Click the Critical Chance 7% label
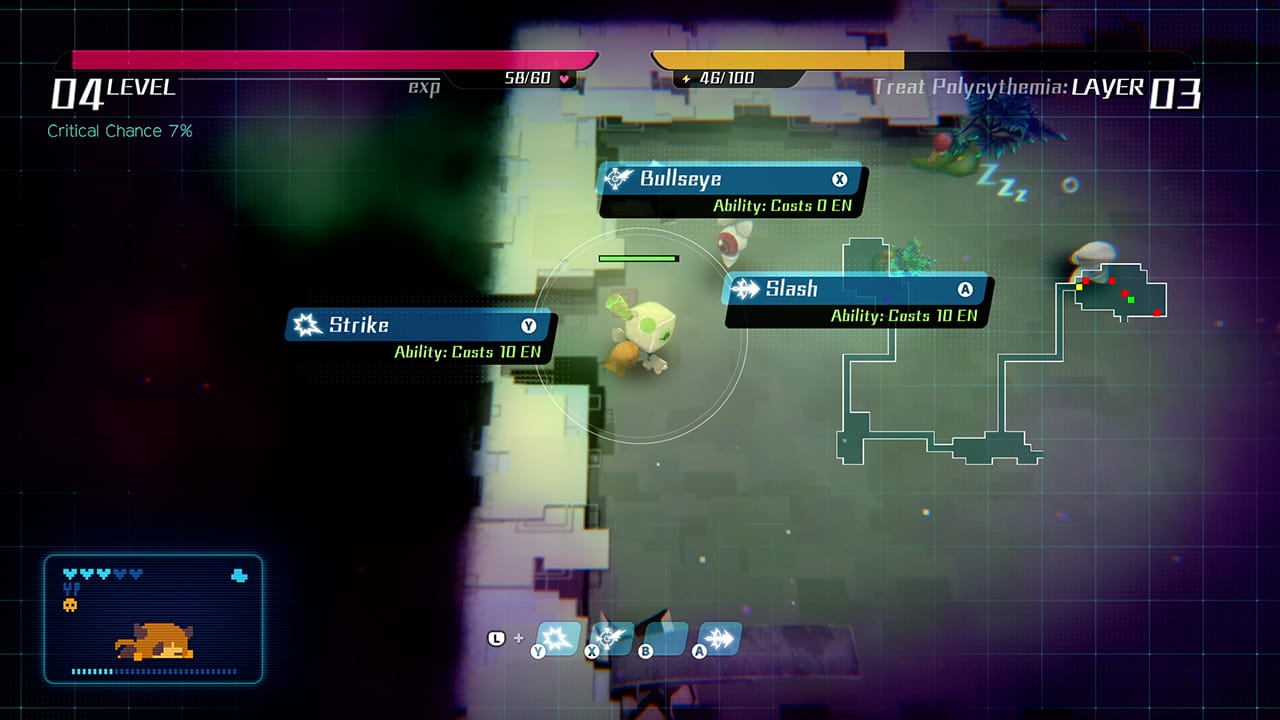The width and height of the screenshot is (1280, 720). tap(121, 131)
